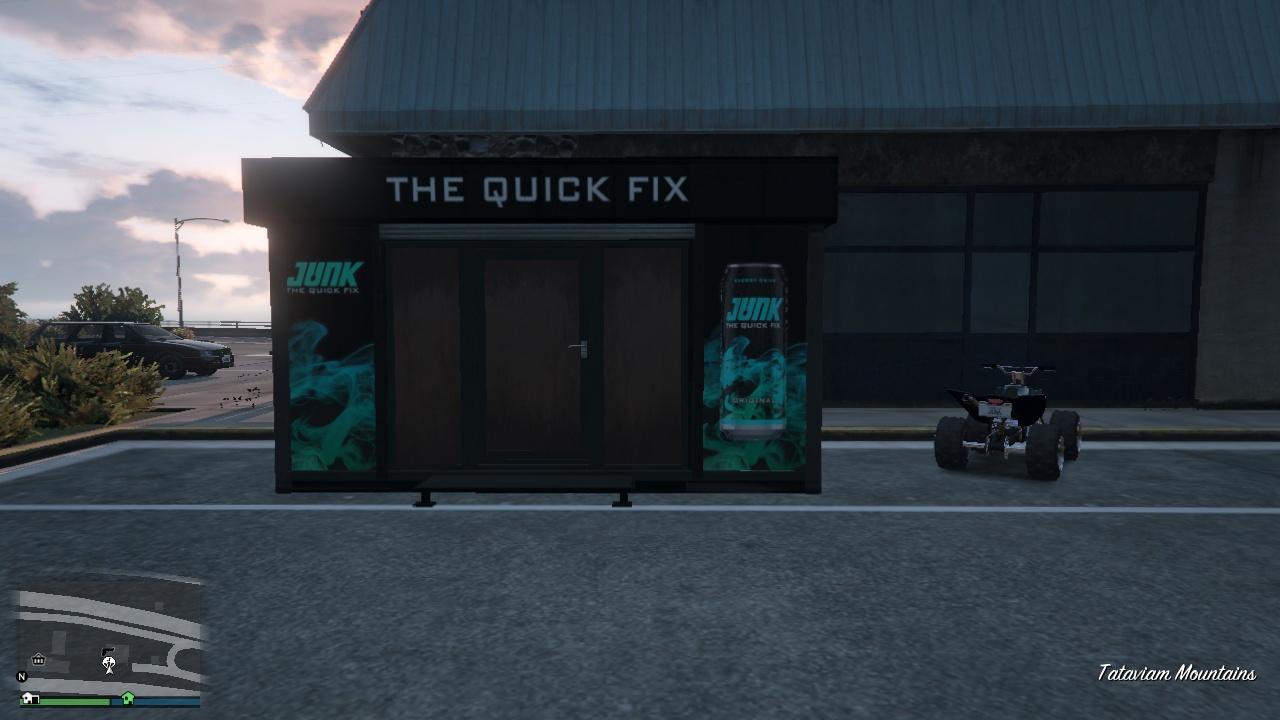Click the JUNK logo on the left poster

pos(324,272)
